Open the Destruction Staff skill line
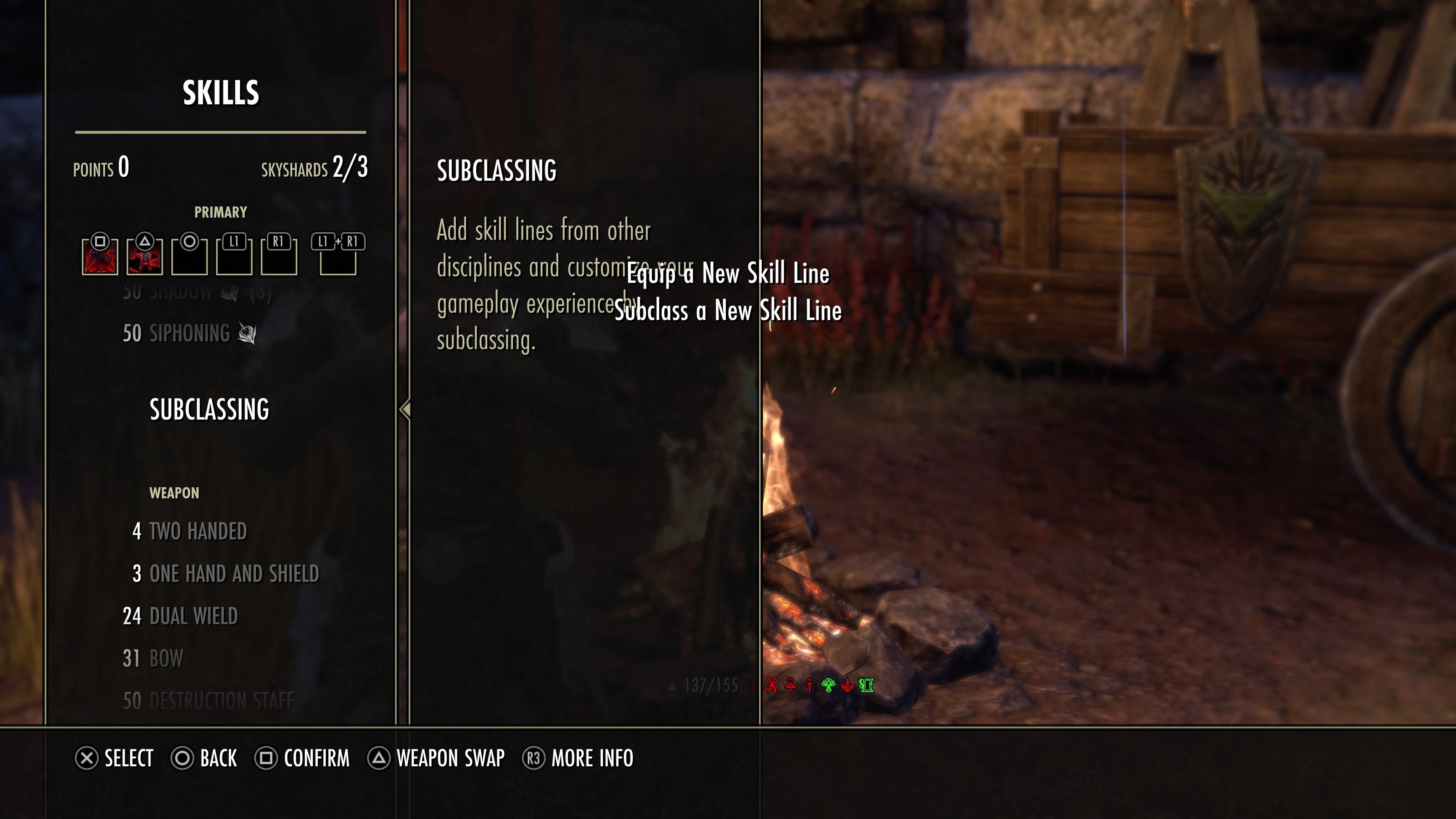The width and height of the screenshot is (1456, 819). click(221, 701)
